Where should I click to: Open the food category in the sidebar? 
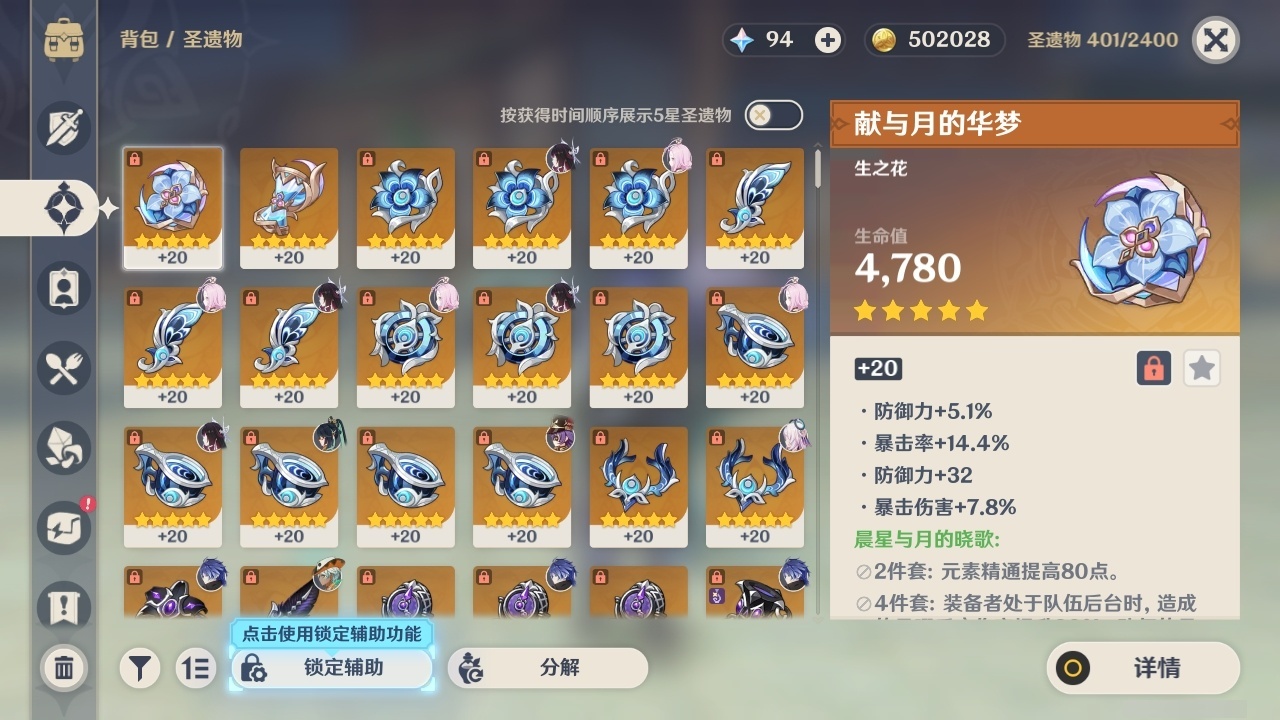tap(63, 368)
